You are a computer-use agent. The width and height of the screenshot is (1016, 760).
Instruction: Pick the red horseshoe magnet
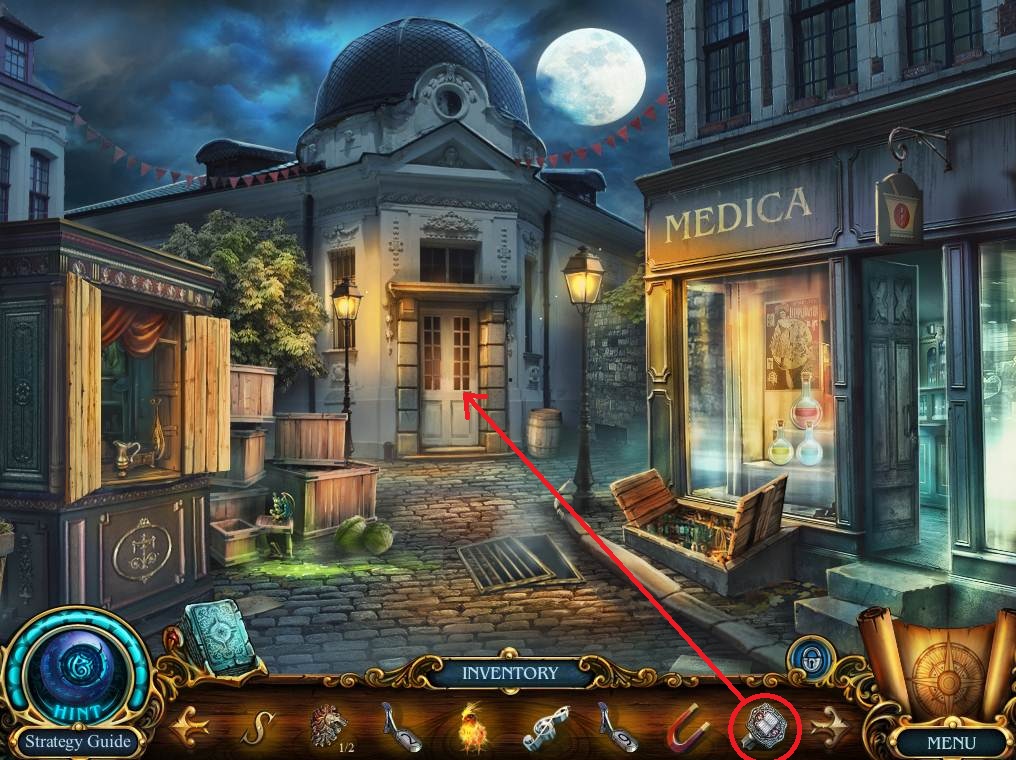click(688, 728)
